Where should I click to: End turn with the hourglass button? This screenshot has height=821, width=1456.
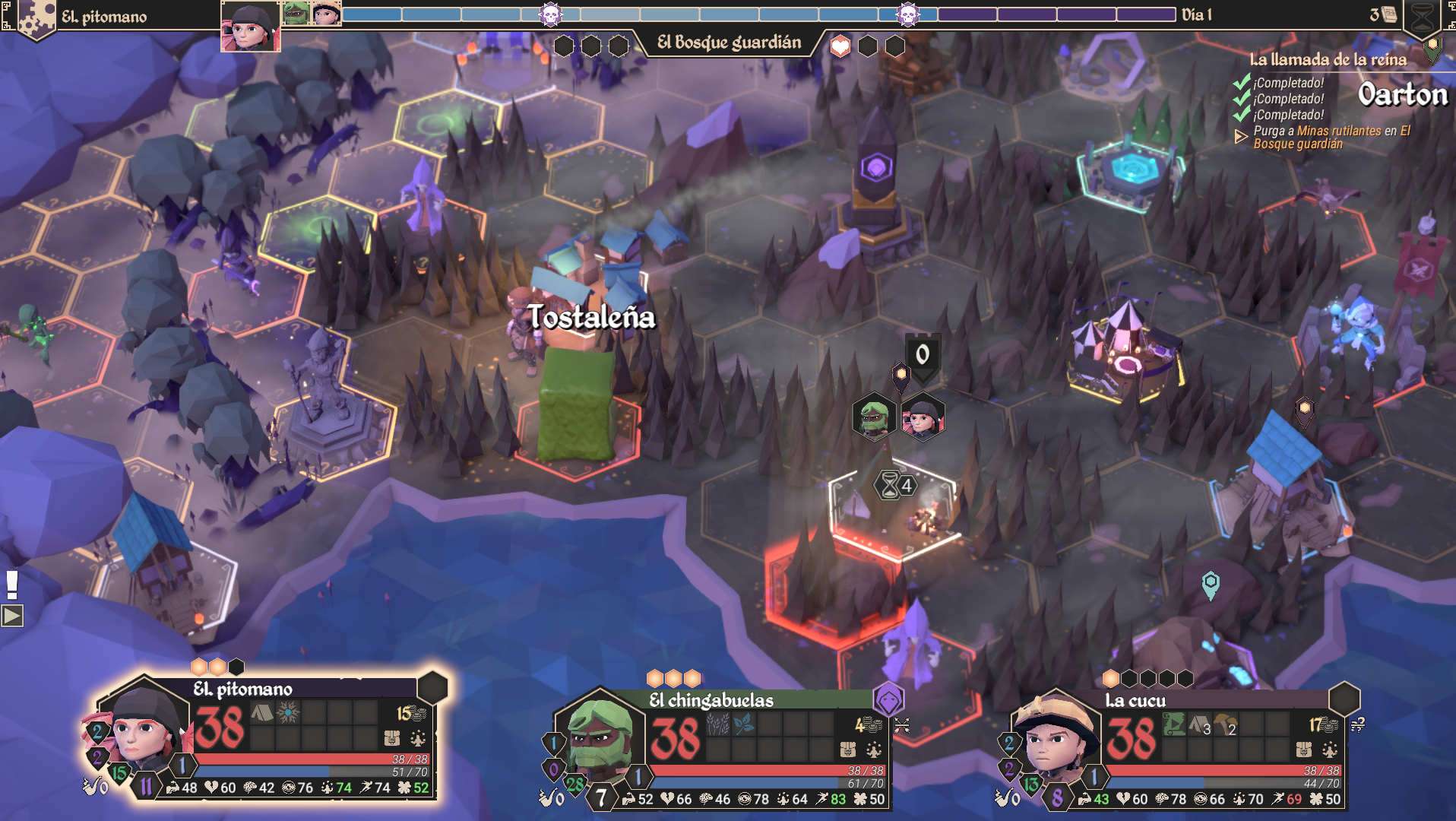coord(1421,18)
